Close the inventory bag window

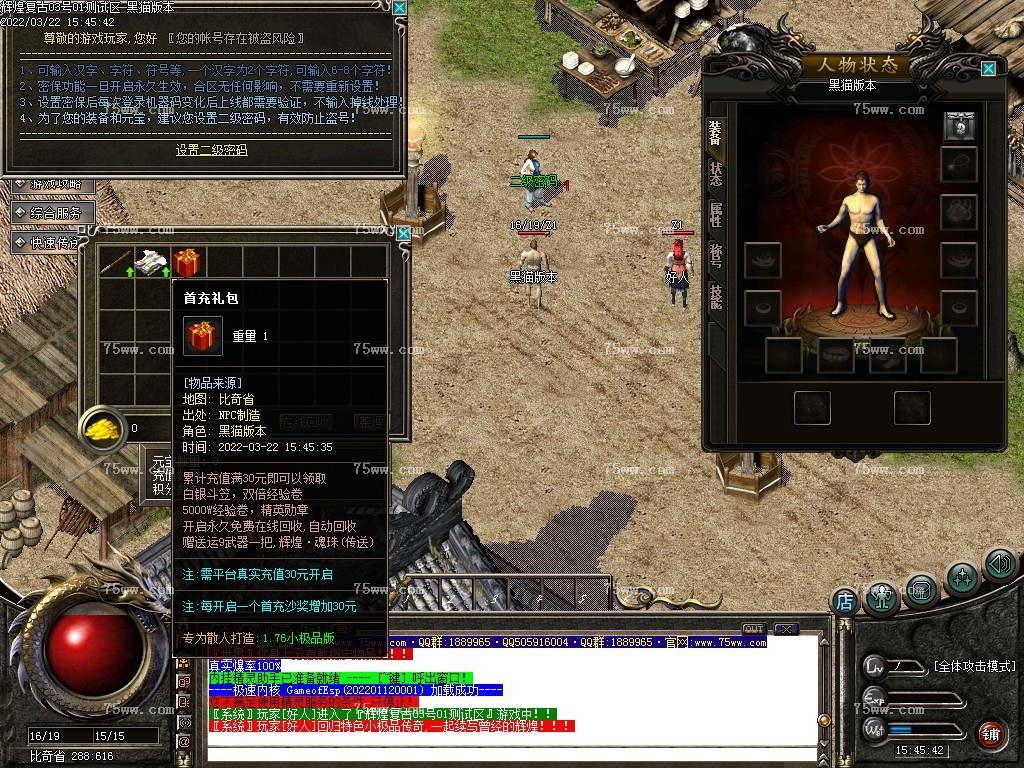pyautogui.click(x=403, y=233)
